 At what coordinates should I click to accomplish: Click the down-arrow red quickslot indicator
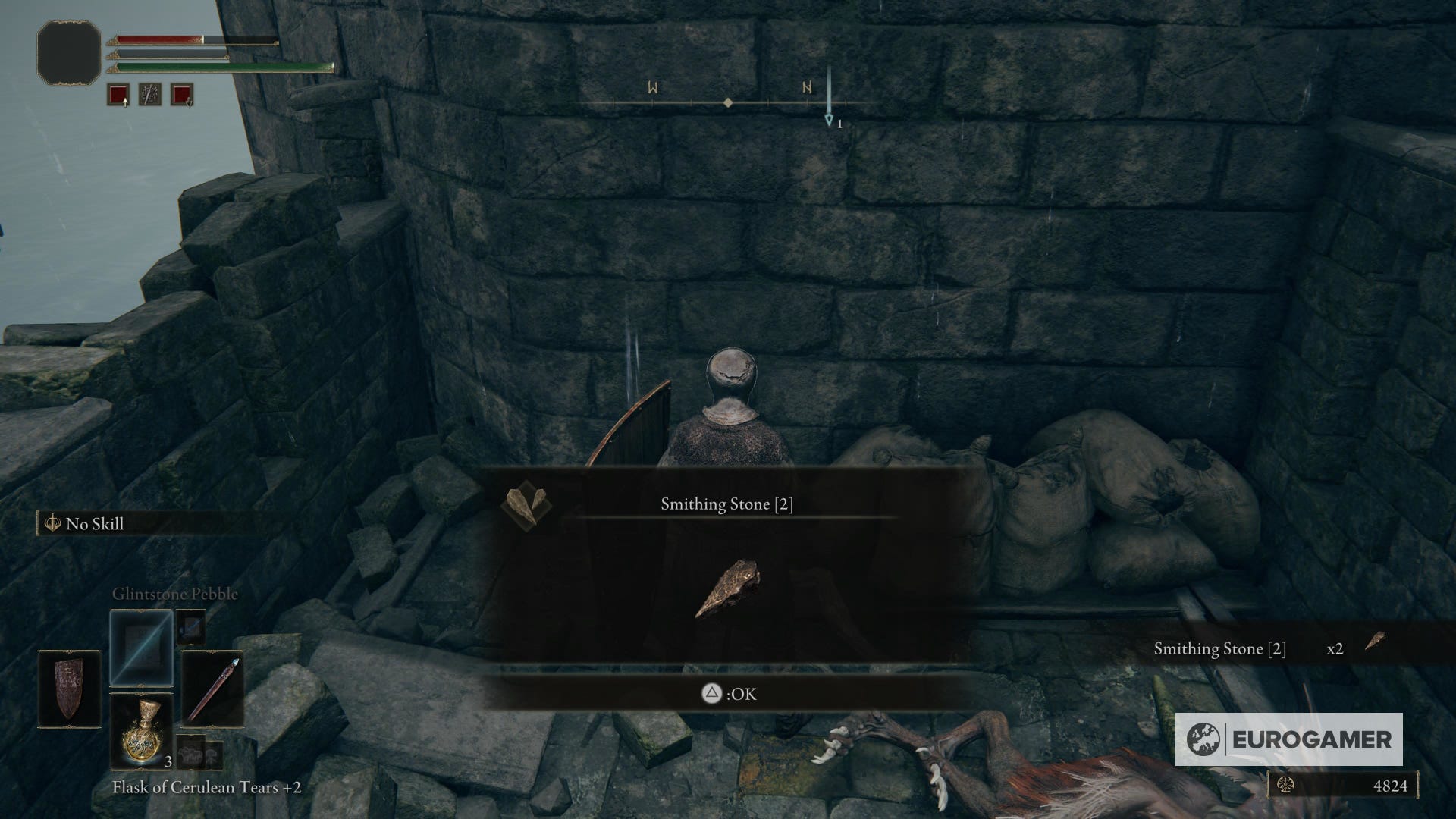point(184,96)
